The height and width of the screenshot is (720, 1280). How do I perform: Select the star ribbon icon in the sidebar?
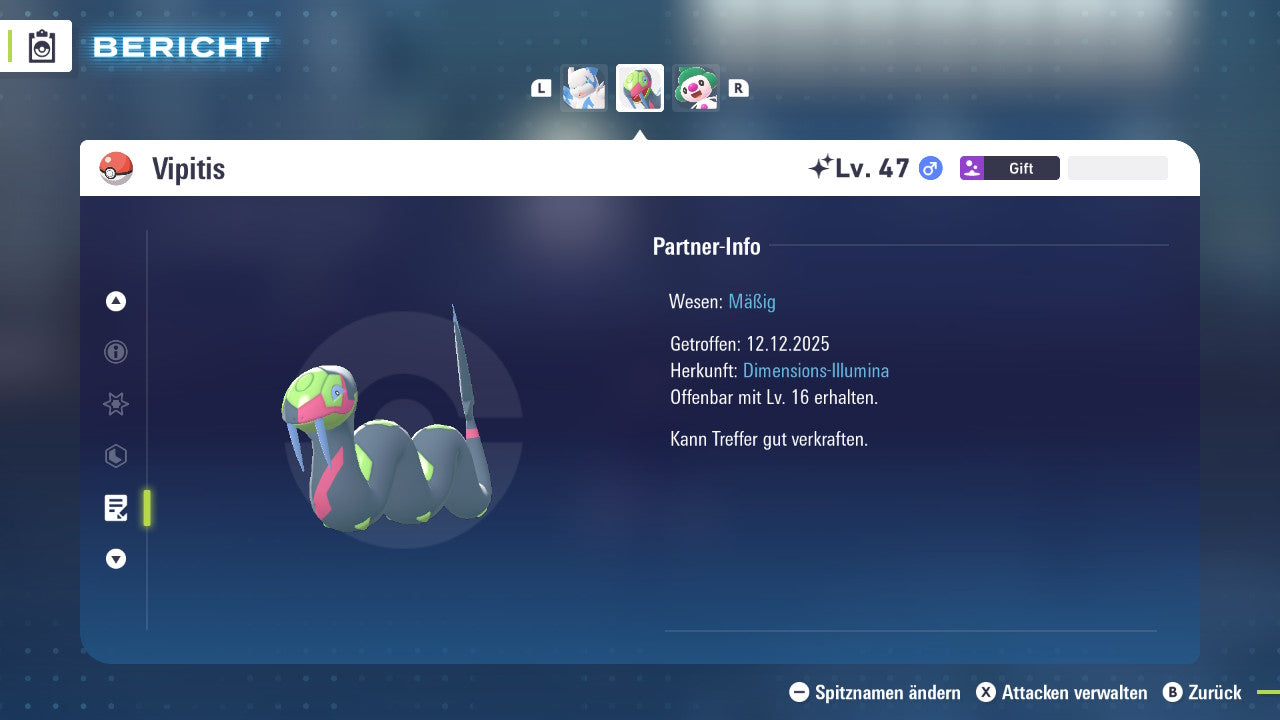[x=115, y=404]
